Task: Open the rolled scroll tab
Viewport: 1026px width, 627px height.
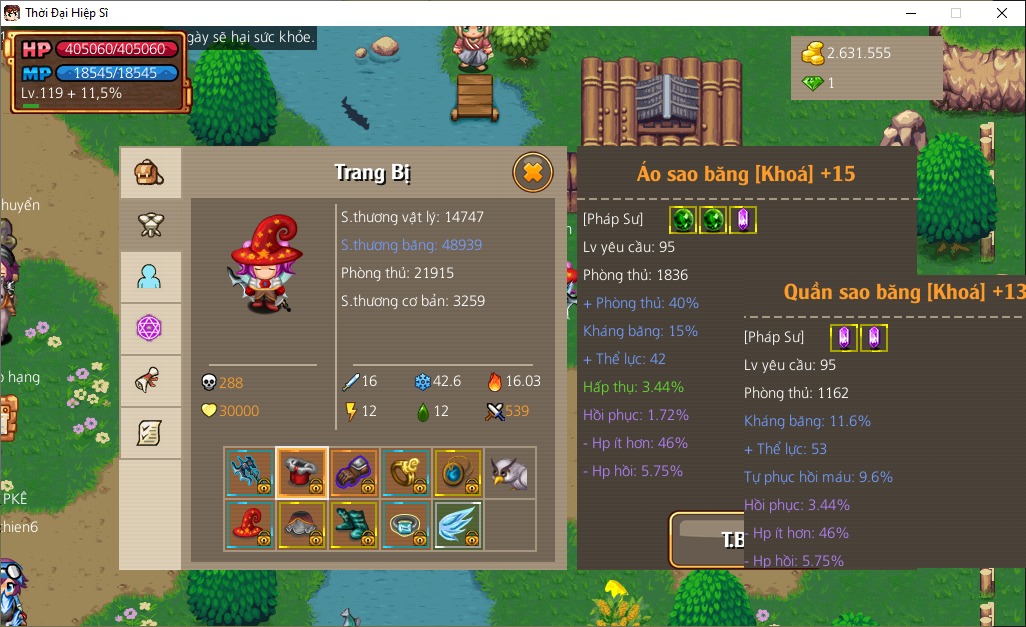Action: 150,381
